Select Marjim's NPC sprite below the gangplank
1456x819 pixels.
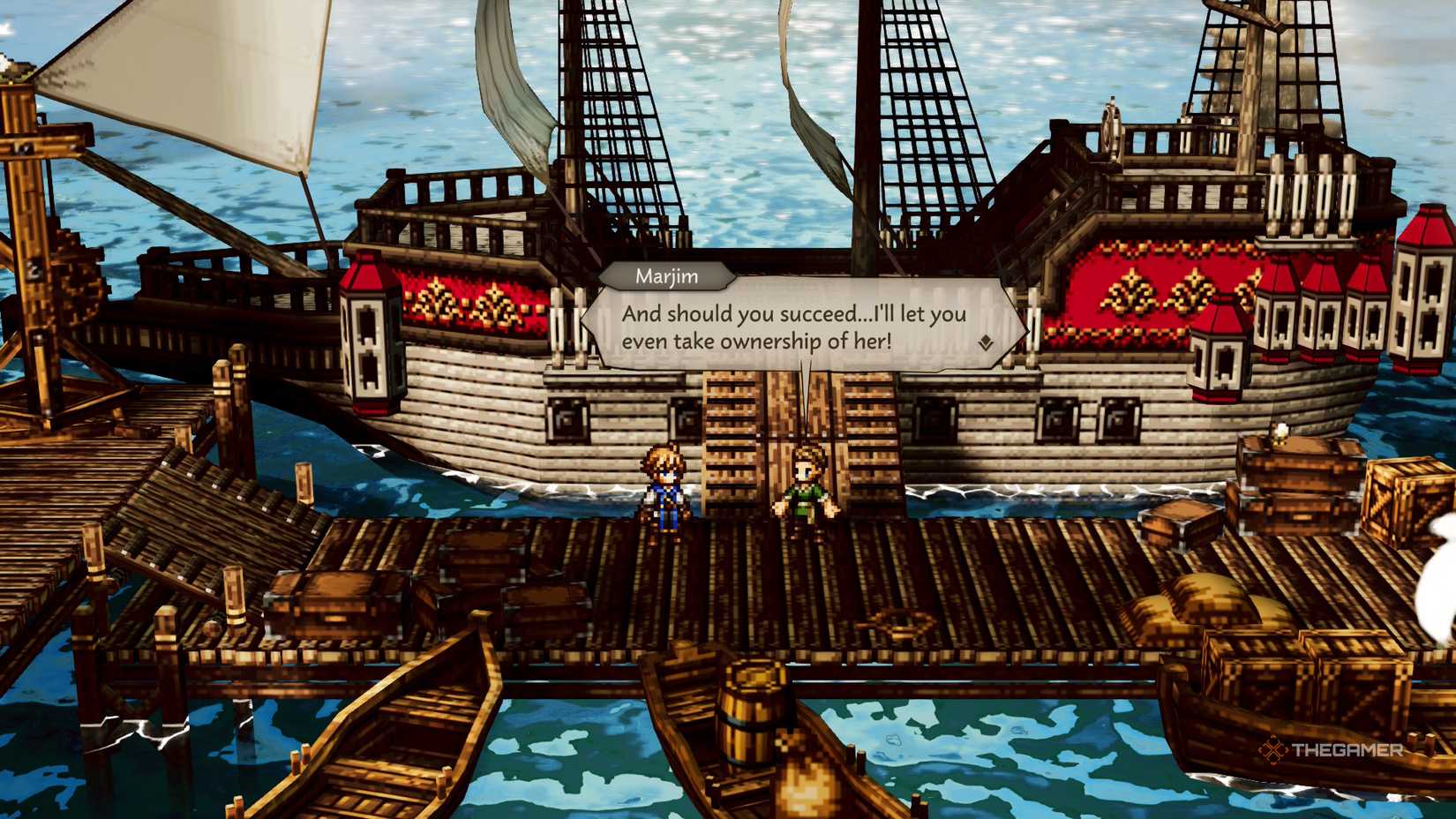click(x=807, y=490)
